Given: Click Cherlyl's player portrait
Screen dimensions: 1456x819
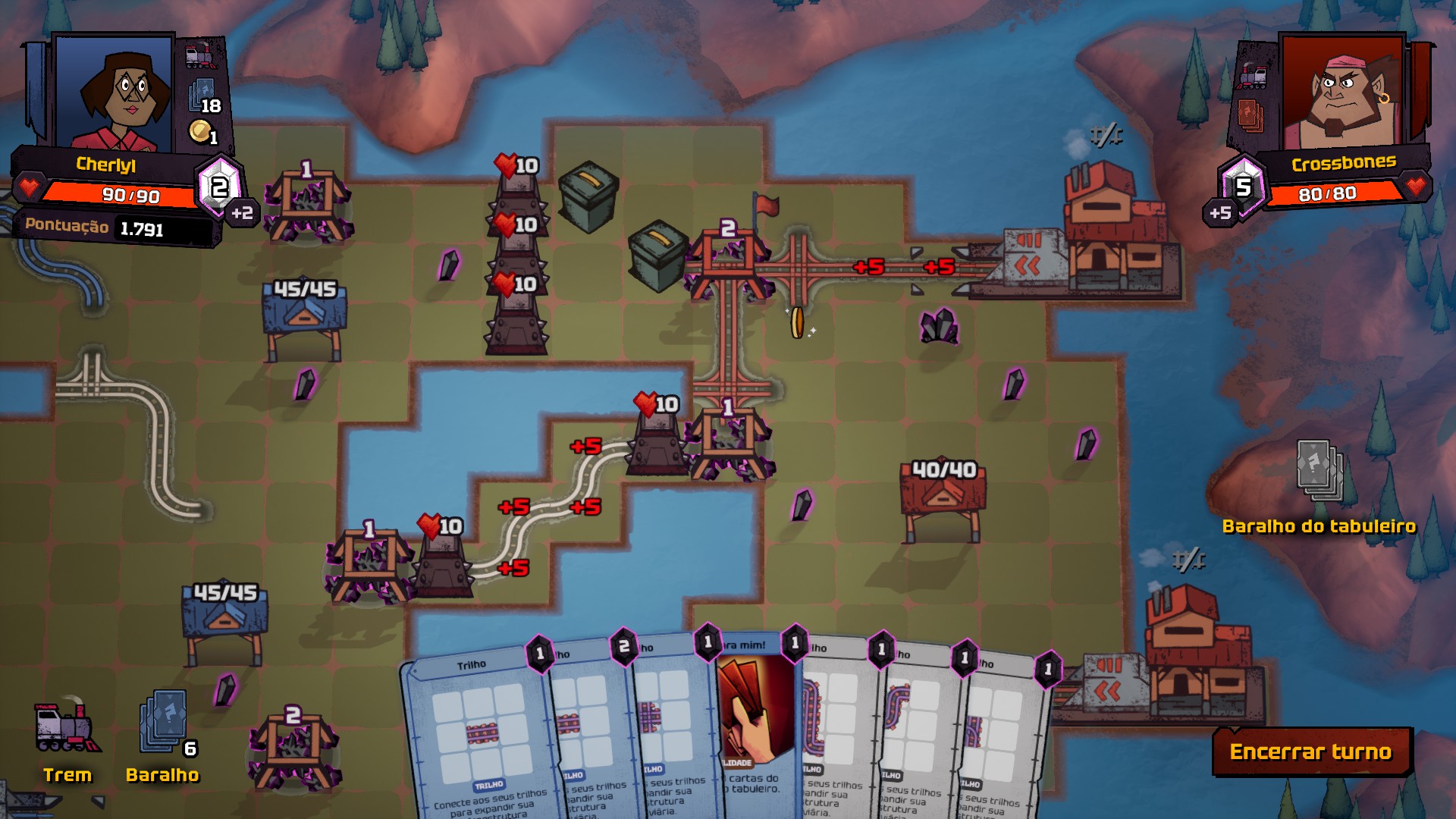Looking at the screenshot, I should pyautogui.click(x=114, y=93).
